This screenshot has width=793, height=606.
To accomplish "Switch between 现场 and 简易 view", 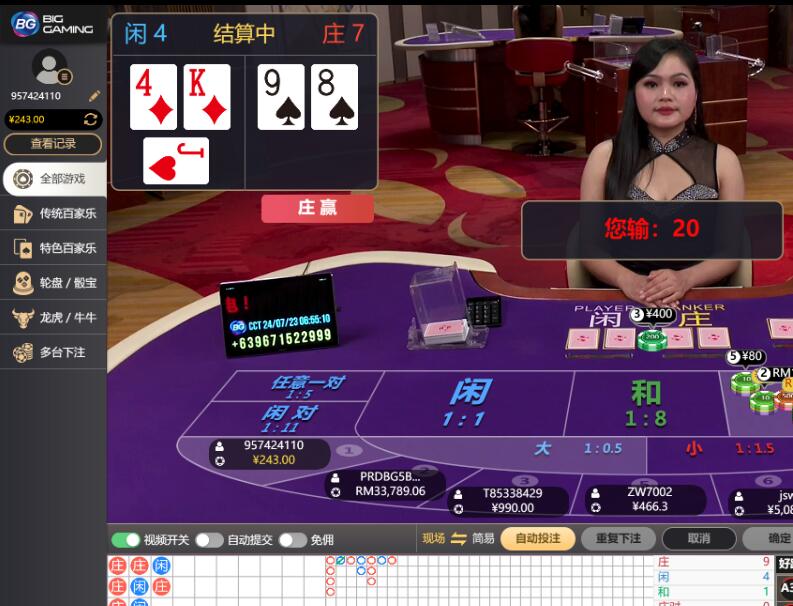I will point(459,539).
